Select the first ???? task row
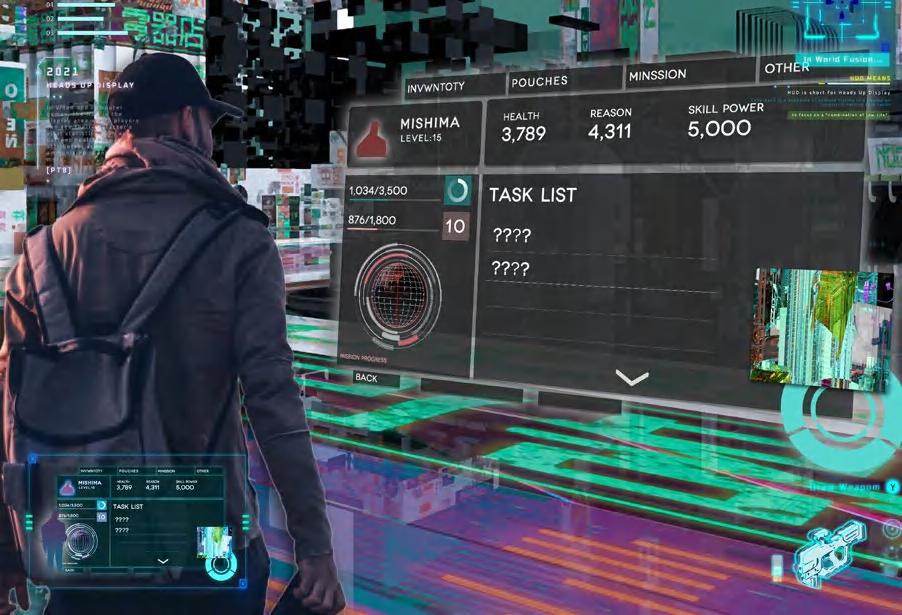 [512, 236]
